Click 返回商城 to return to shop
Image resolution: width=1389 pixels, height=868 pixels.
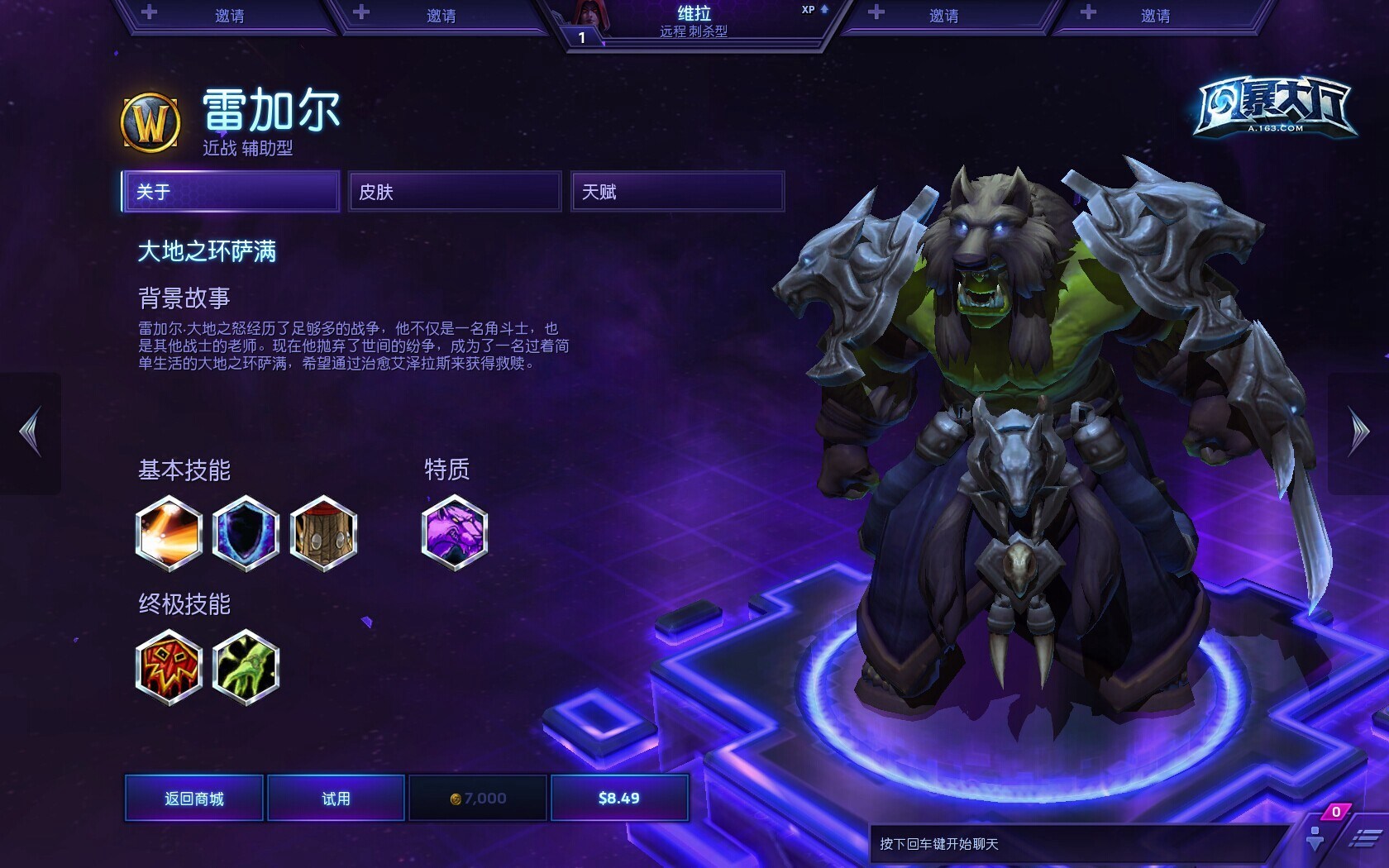pos(194,798)
